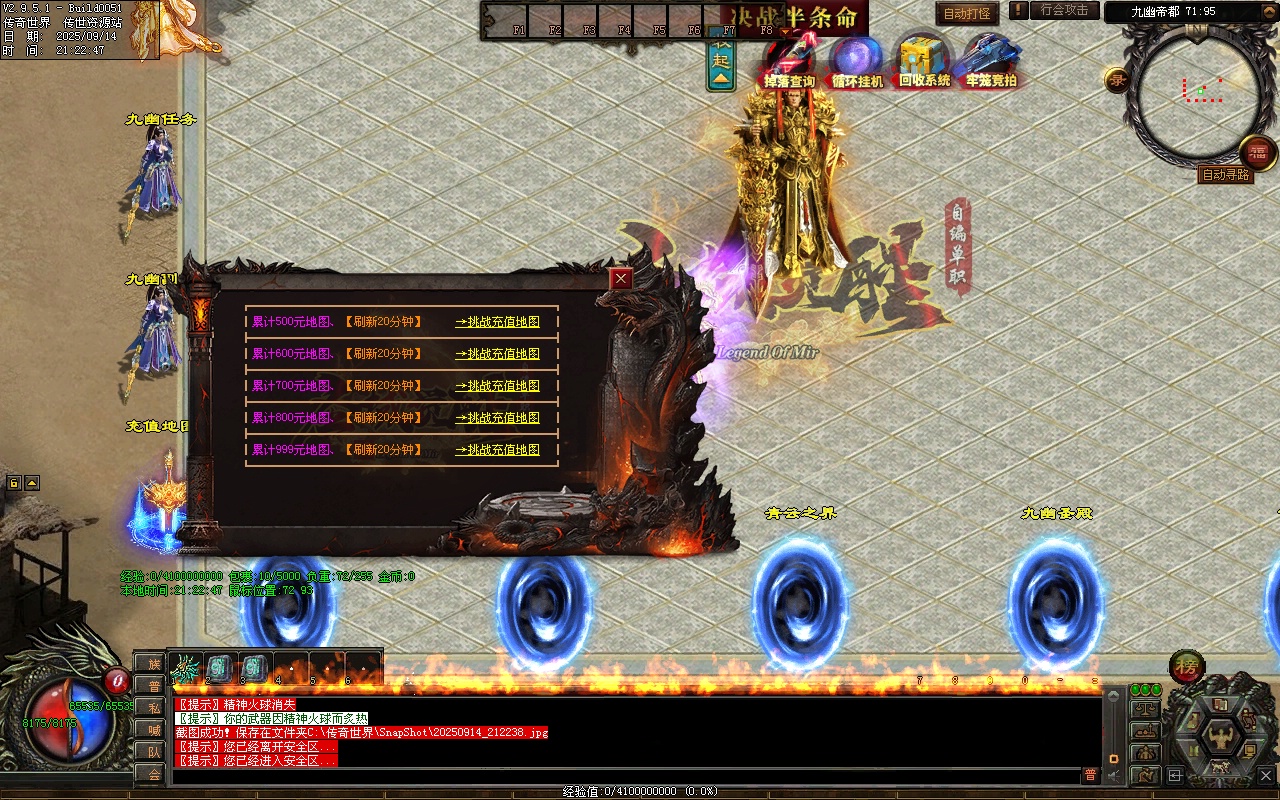Toggle the 自动打怪 auto-fight button
Viewport: 1280px width, 800px height.
[x=967, y=14]
